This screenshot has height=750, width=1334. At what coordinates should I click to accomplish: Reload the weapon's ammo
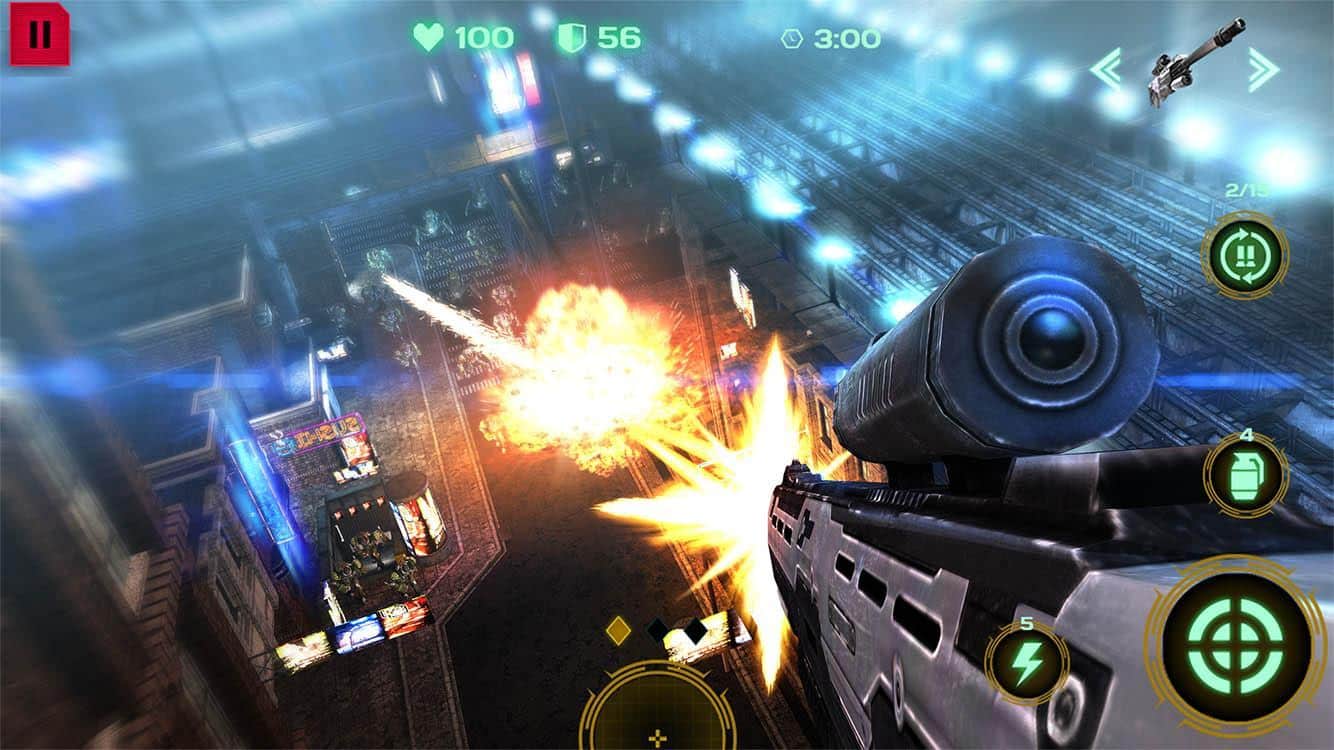click(x=1244, y=255)
